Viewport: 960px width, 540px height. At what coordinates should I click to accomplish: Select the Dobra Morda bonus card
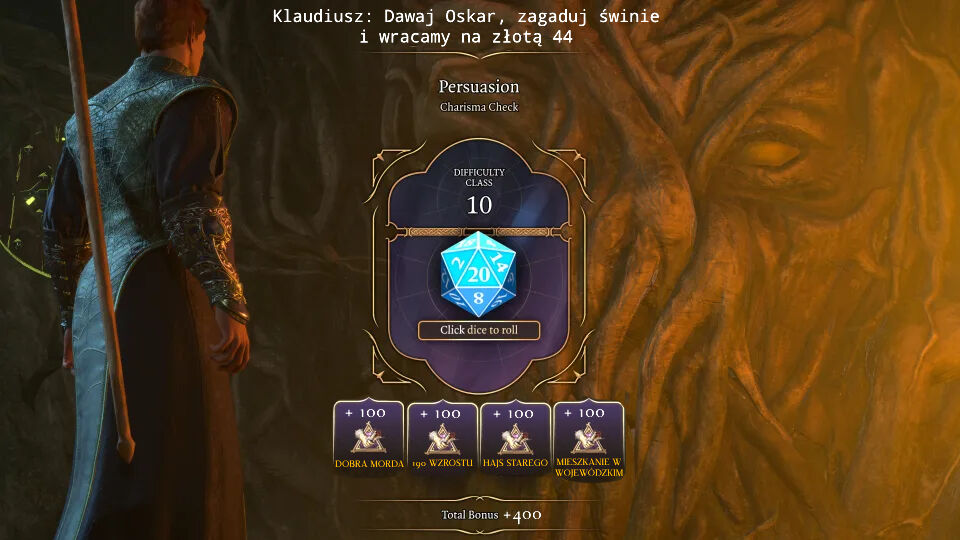tap(368, 438)
